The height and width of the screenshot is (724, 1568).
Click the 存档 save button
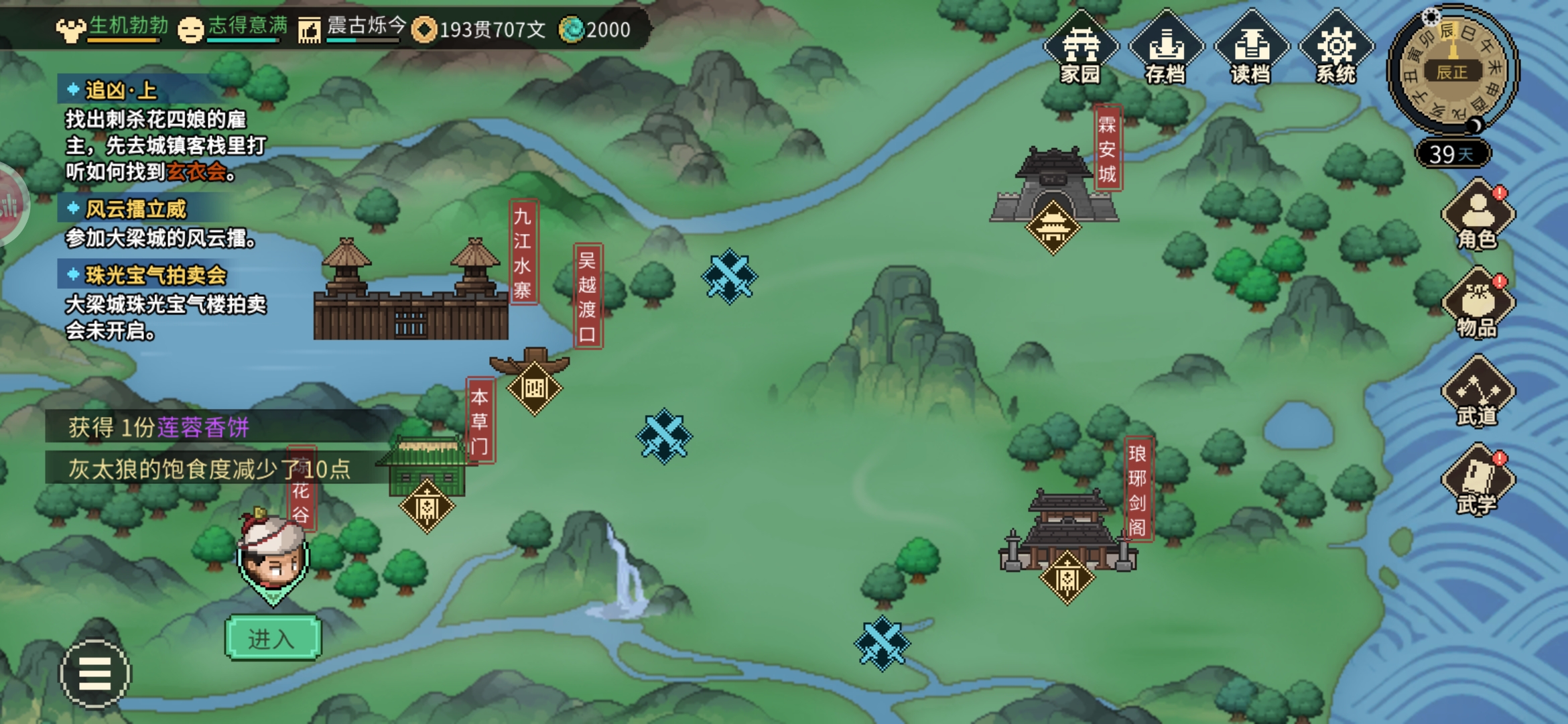click(1166, 48)
